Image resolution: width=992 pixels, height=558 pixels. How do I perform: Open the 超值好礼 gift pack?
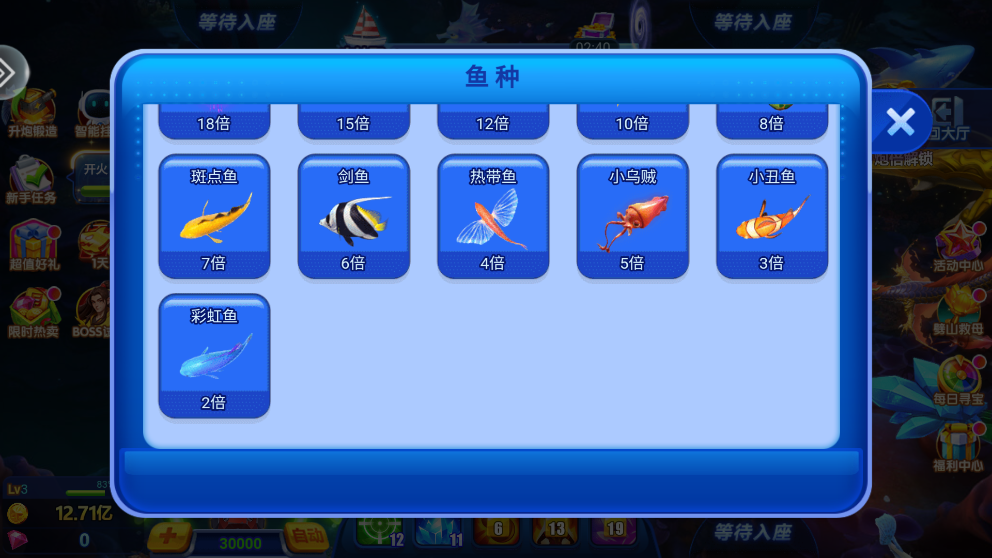(x=31, y=247)
